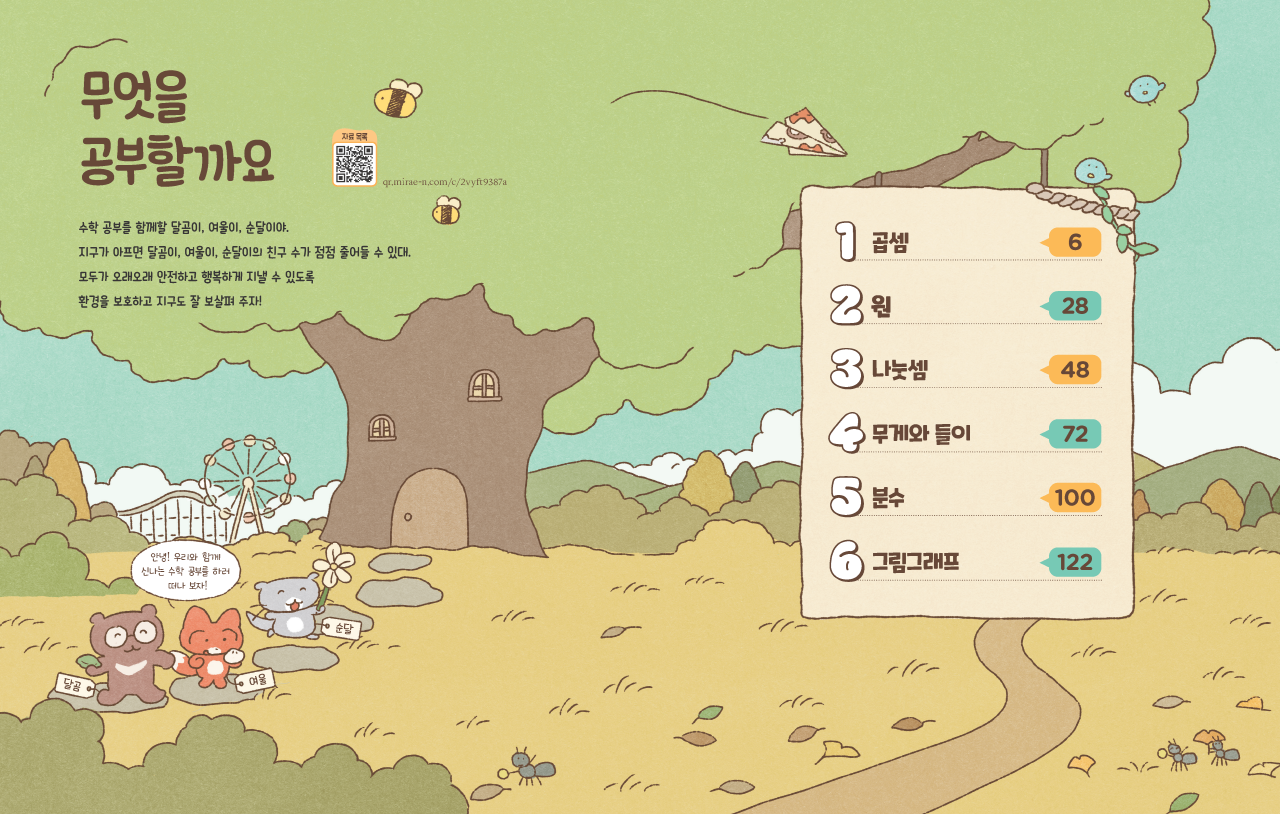Go to chapter 4 무게와 들이
The image size is (1280, 814).
[920, 434]
